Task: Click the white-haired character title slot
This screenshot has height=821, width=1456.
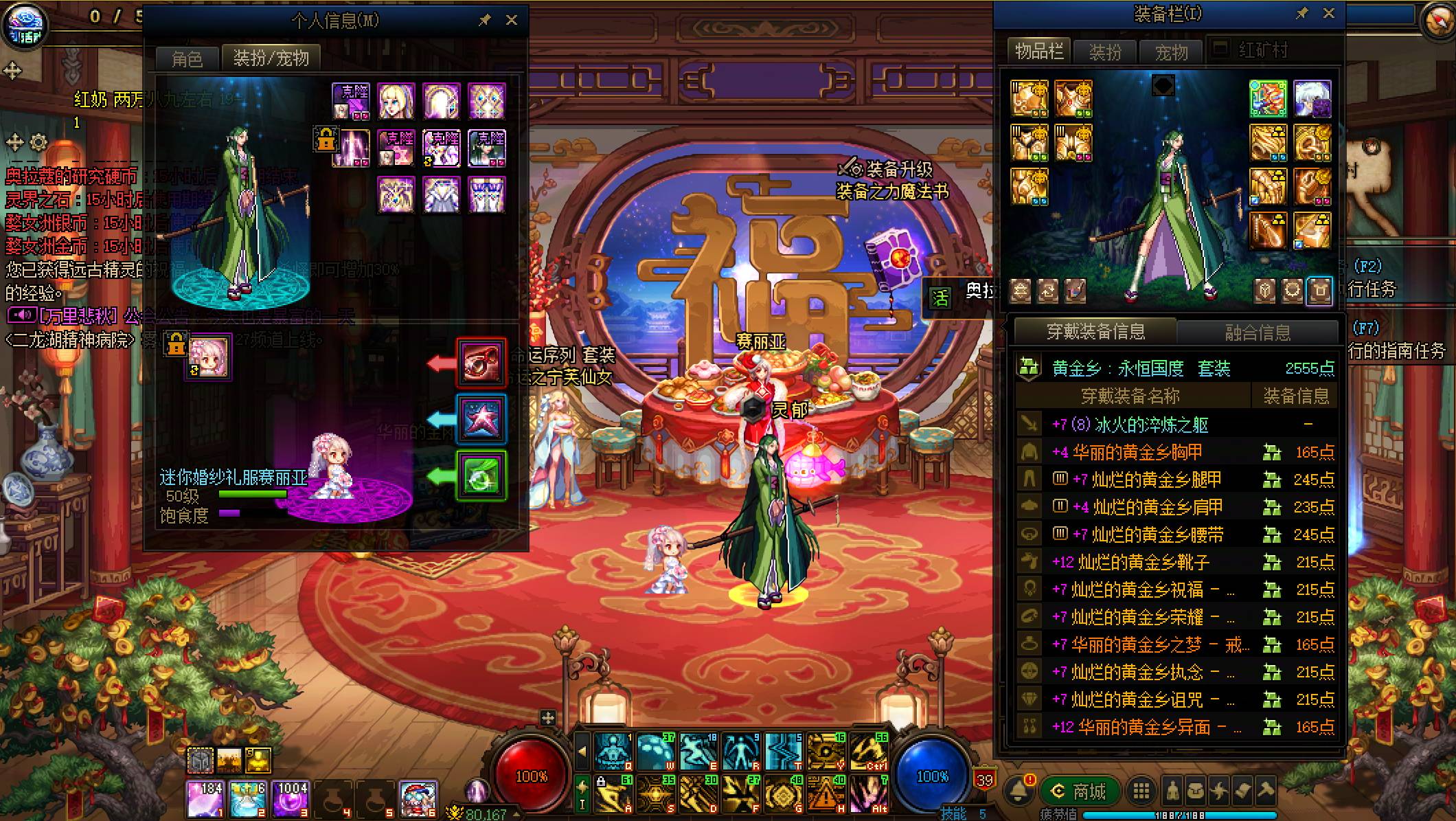Action: 1312,99
